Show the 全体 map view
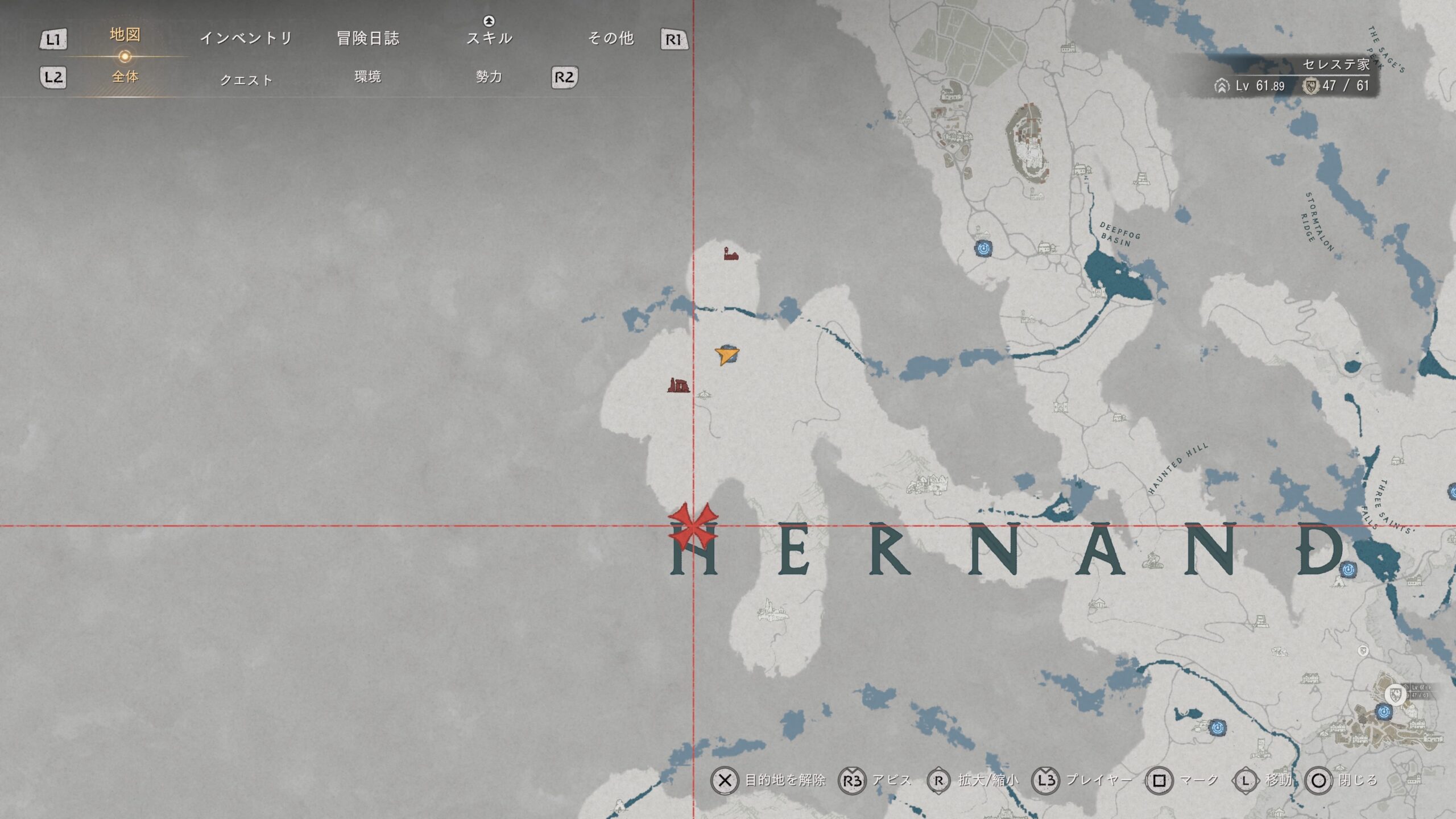Screen dimensions: 1456x819 click(x=125, y=77)
